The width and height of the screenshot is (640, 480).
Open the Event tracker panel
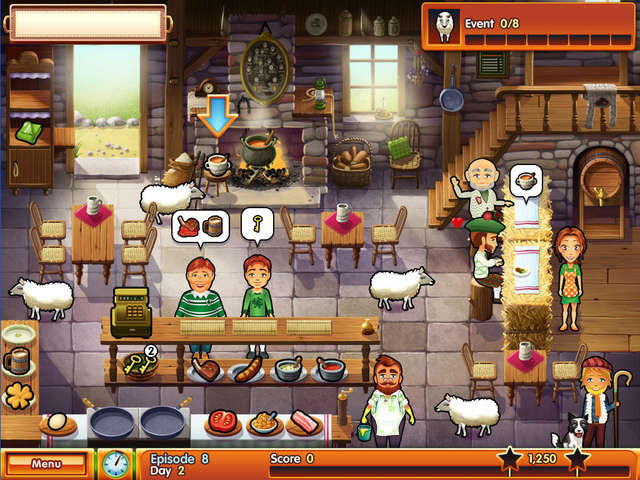tap(529, 25)
